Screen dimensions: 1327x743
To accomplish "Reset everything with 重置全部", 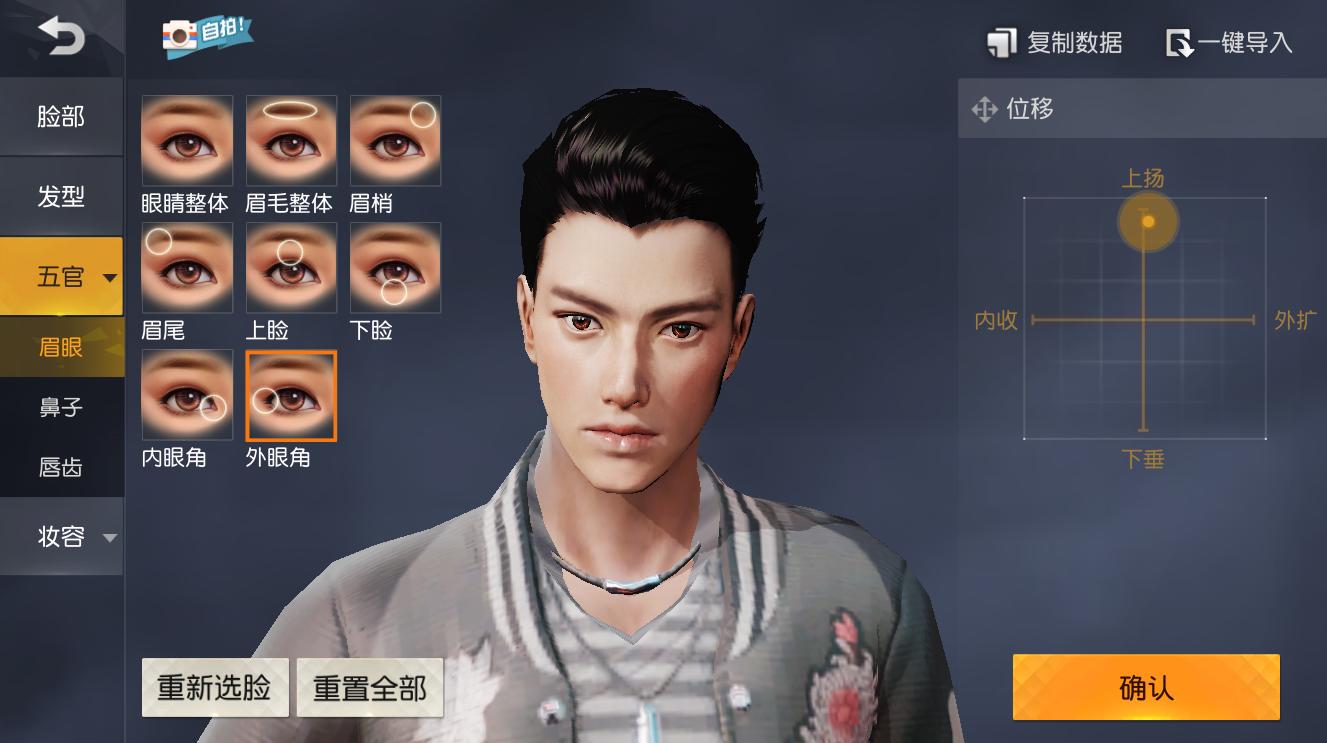I will tap(370, 688).
